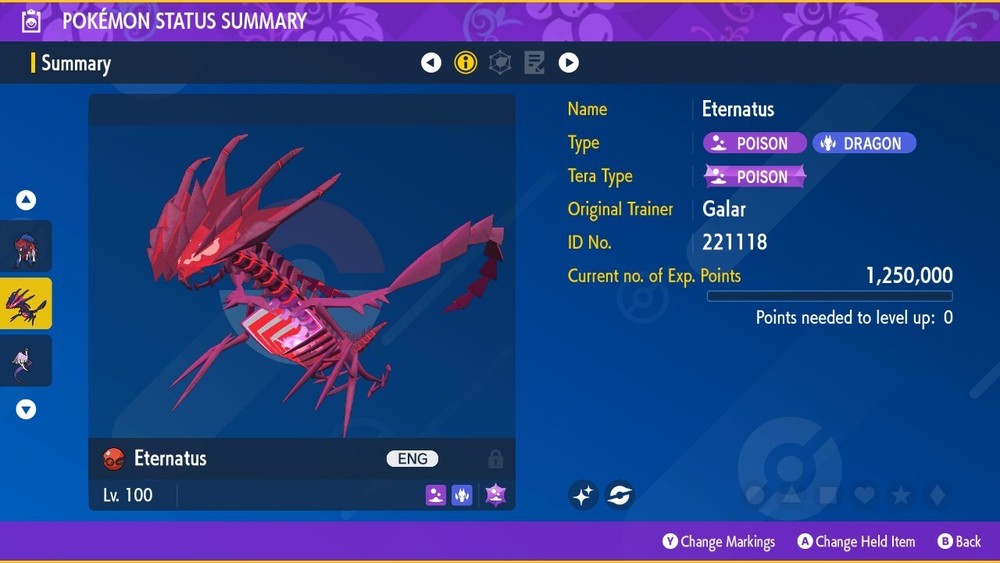Select the Zamazenta party thumbnail
Viewport: 1000px width, 563px height.
pyautogui.click(x=26, y=247)
